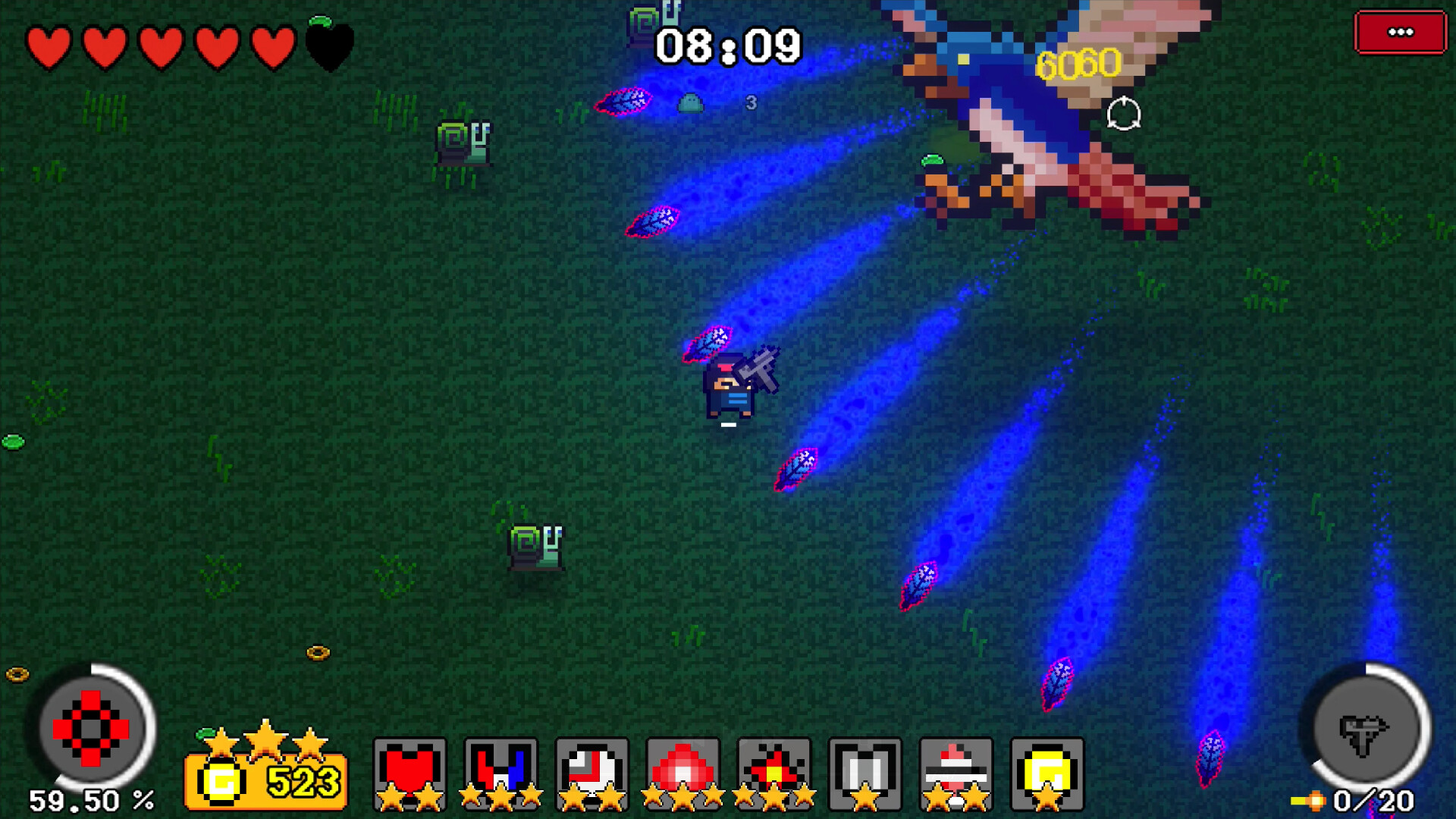Select the red-and-blue boots upgrade icon
Image resolution: width=1456 pixels, height=819 pixels.
coord(500,770)
